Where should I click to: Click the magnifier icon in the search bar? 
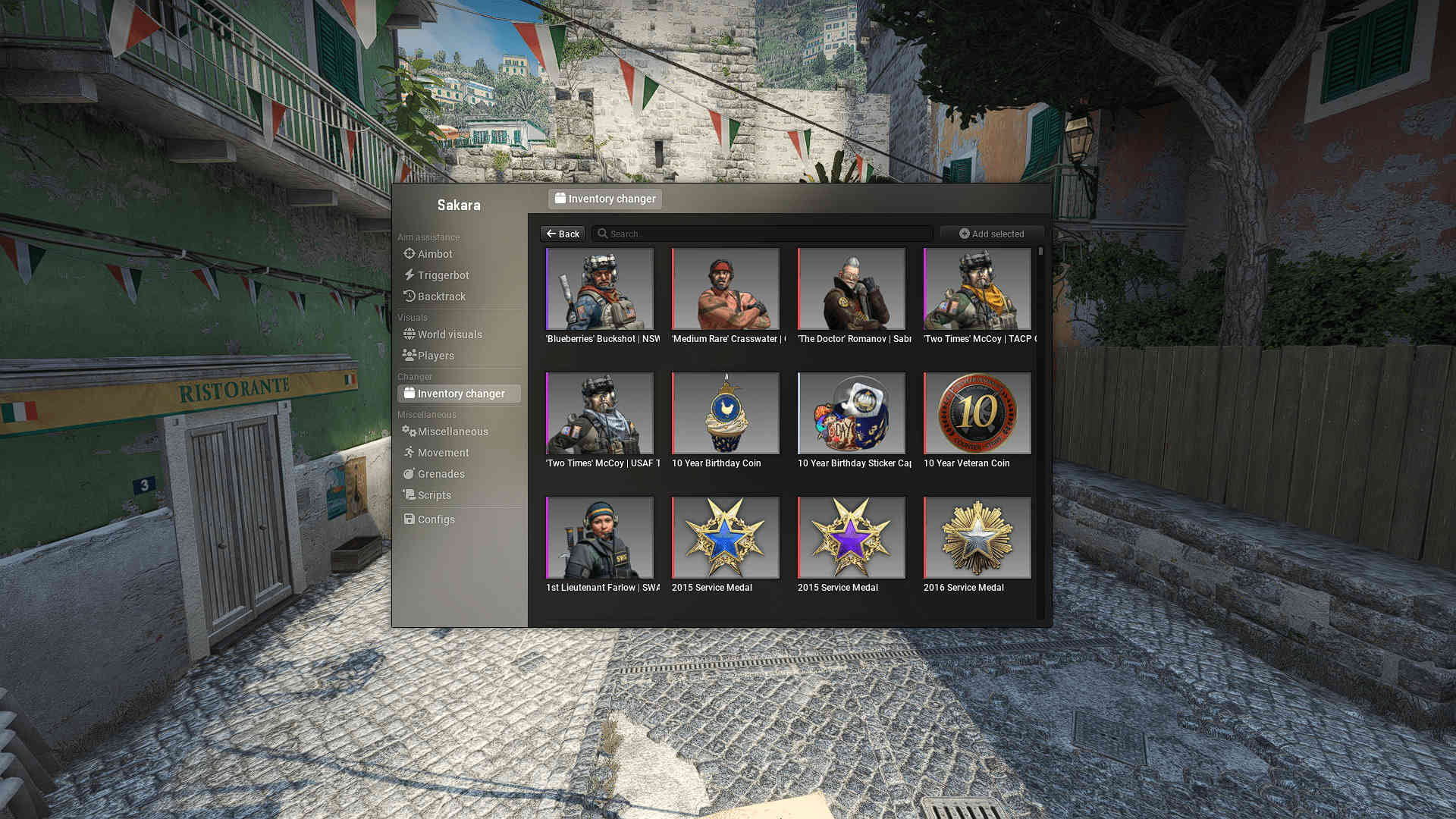(602, 234)
